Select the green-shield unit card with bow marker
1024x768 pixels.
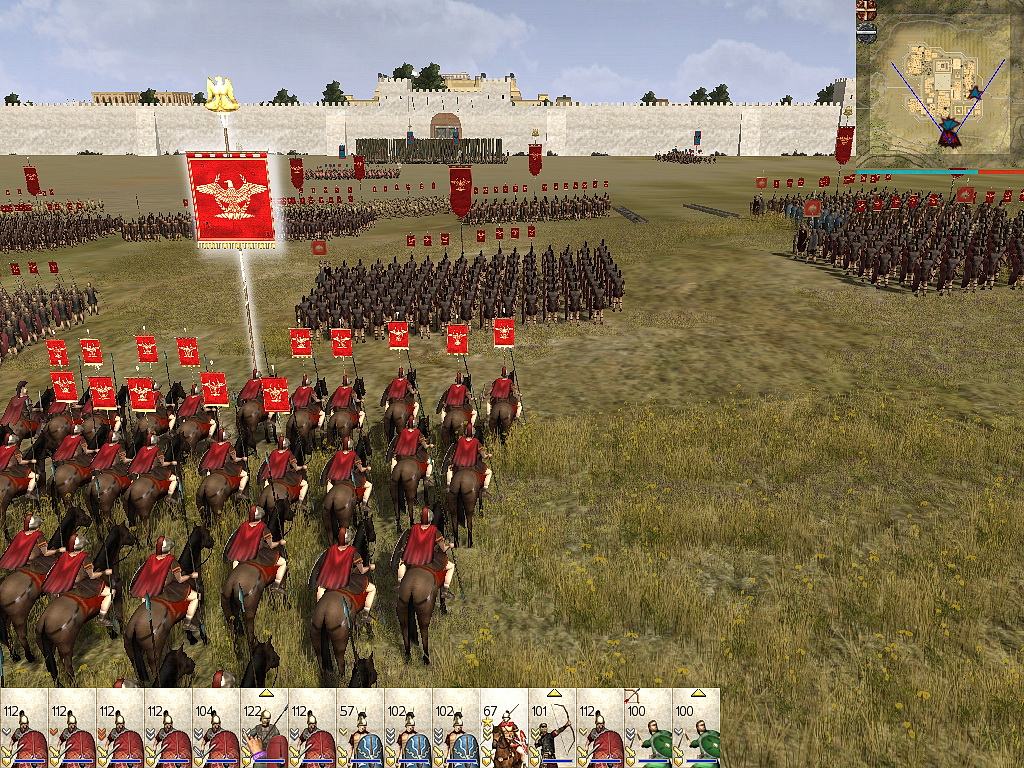click(648, 729)
